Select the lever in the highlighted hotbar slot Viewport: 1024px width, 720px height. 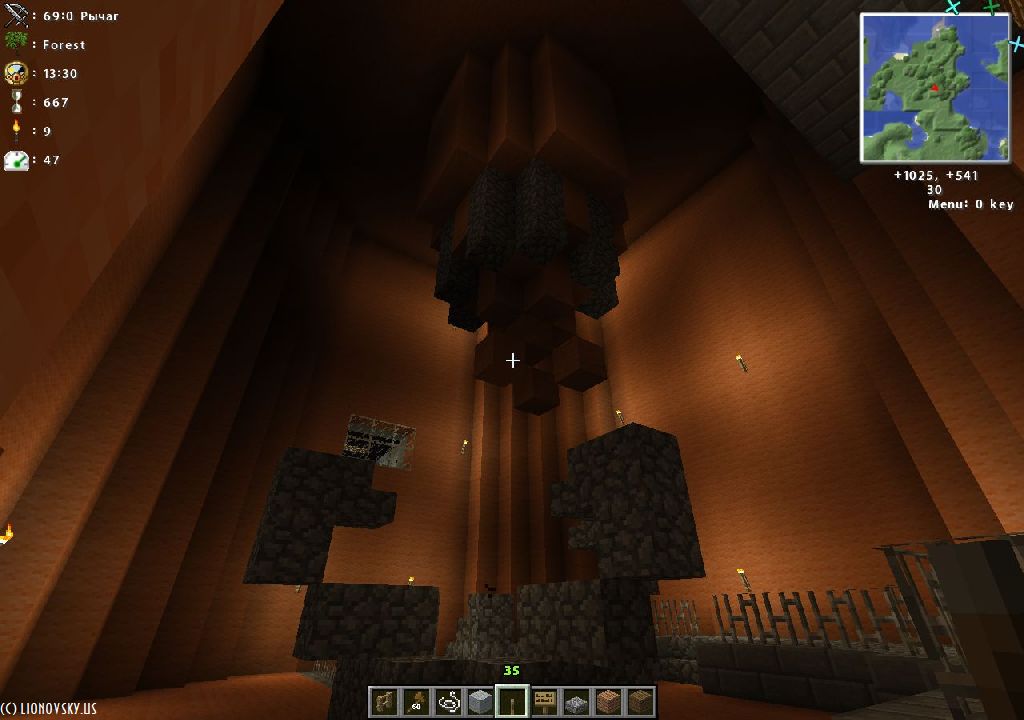click(x=512, y=701)
